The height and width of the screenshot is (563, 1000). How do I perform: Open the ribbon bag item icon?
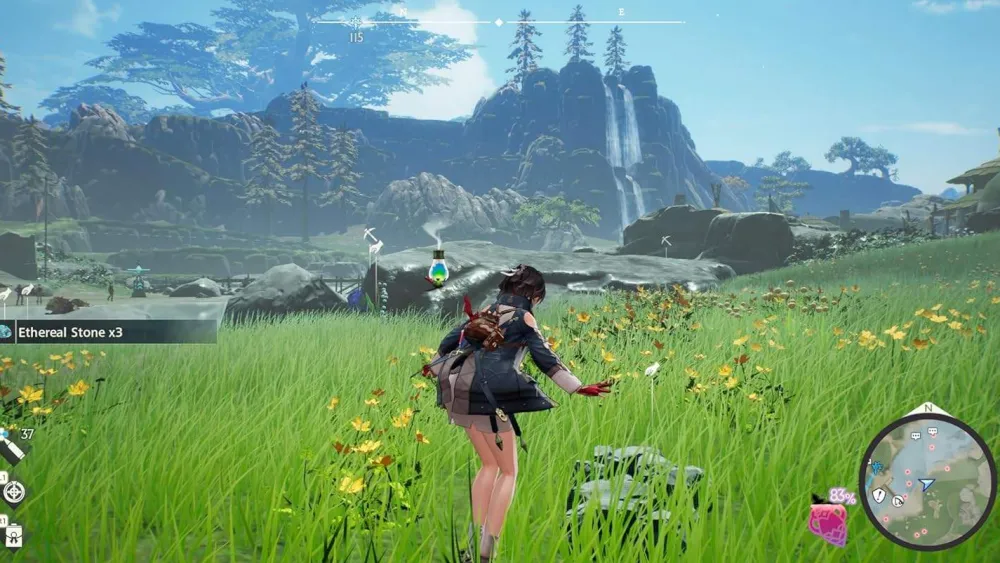pyautogui.click(x=14, y=535)
